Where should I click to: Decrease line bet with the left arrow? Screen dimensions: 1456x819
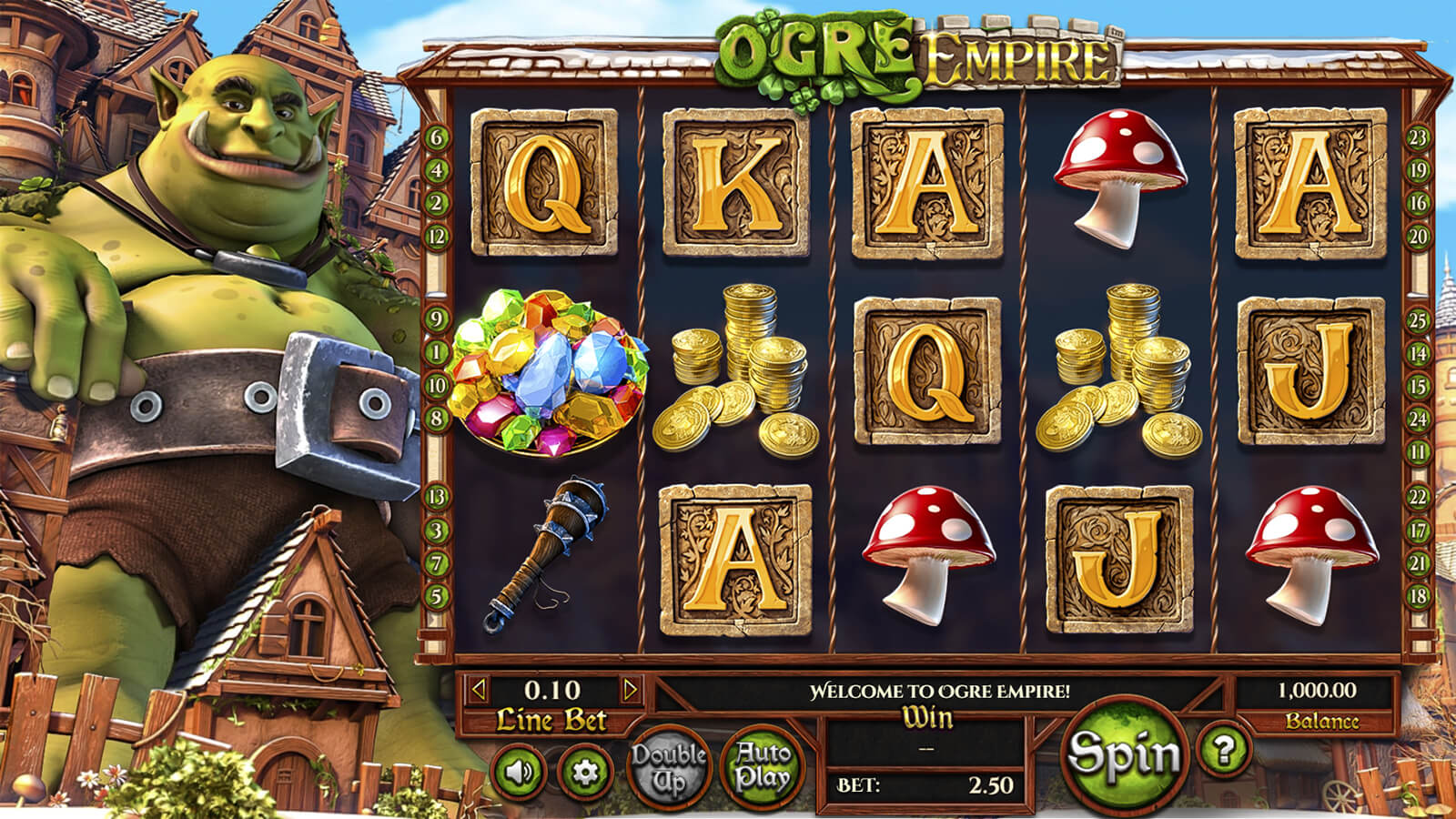coord(478,690)
